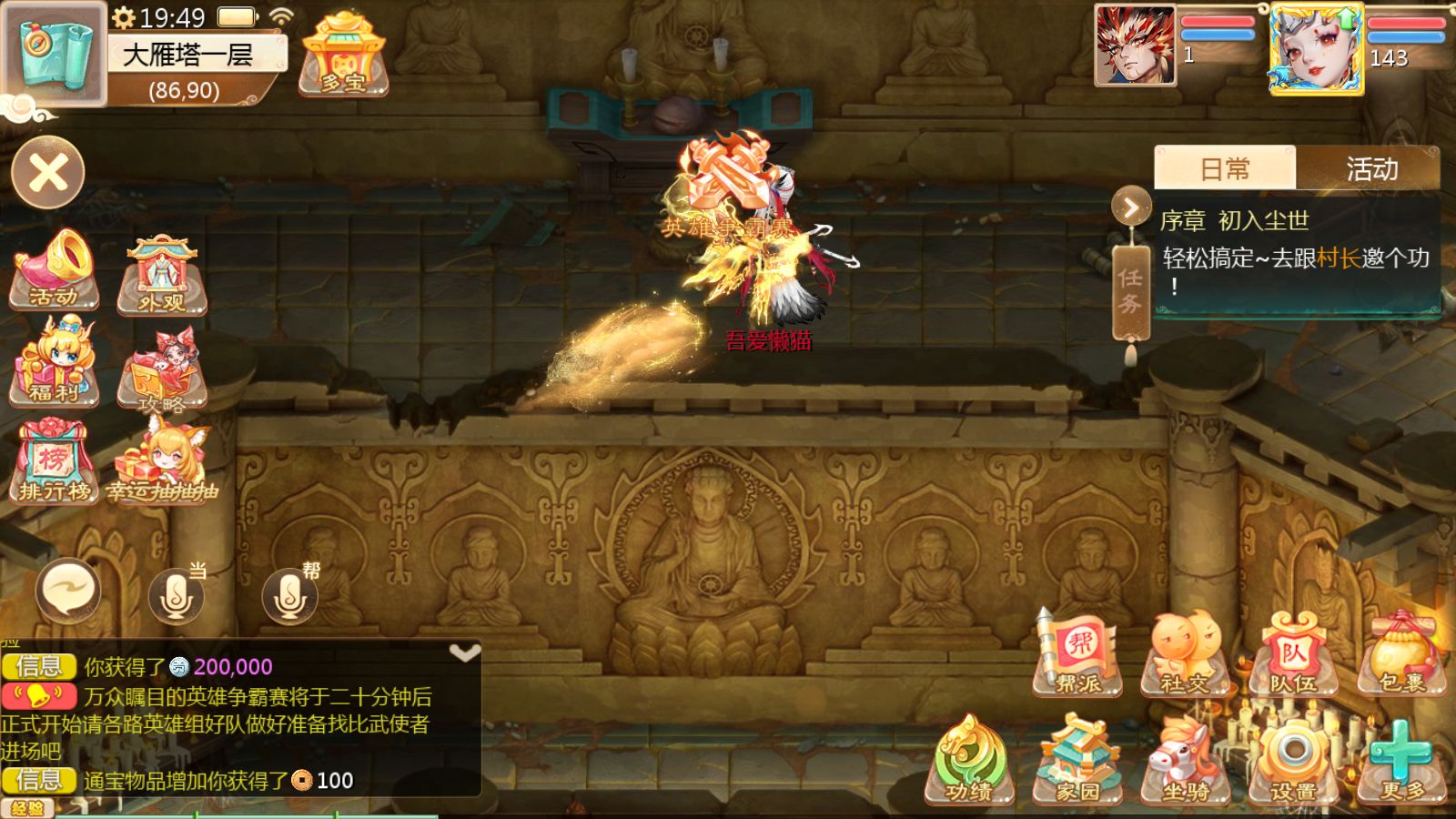Switch to the 日常 daily tab
Image resolution: width=1456 pixels, height=819 pixels.
click(1225, 169)
